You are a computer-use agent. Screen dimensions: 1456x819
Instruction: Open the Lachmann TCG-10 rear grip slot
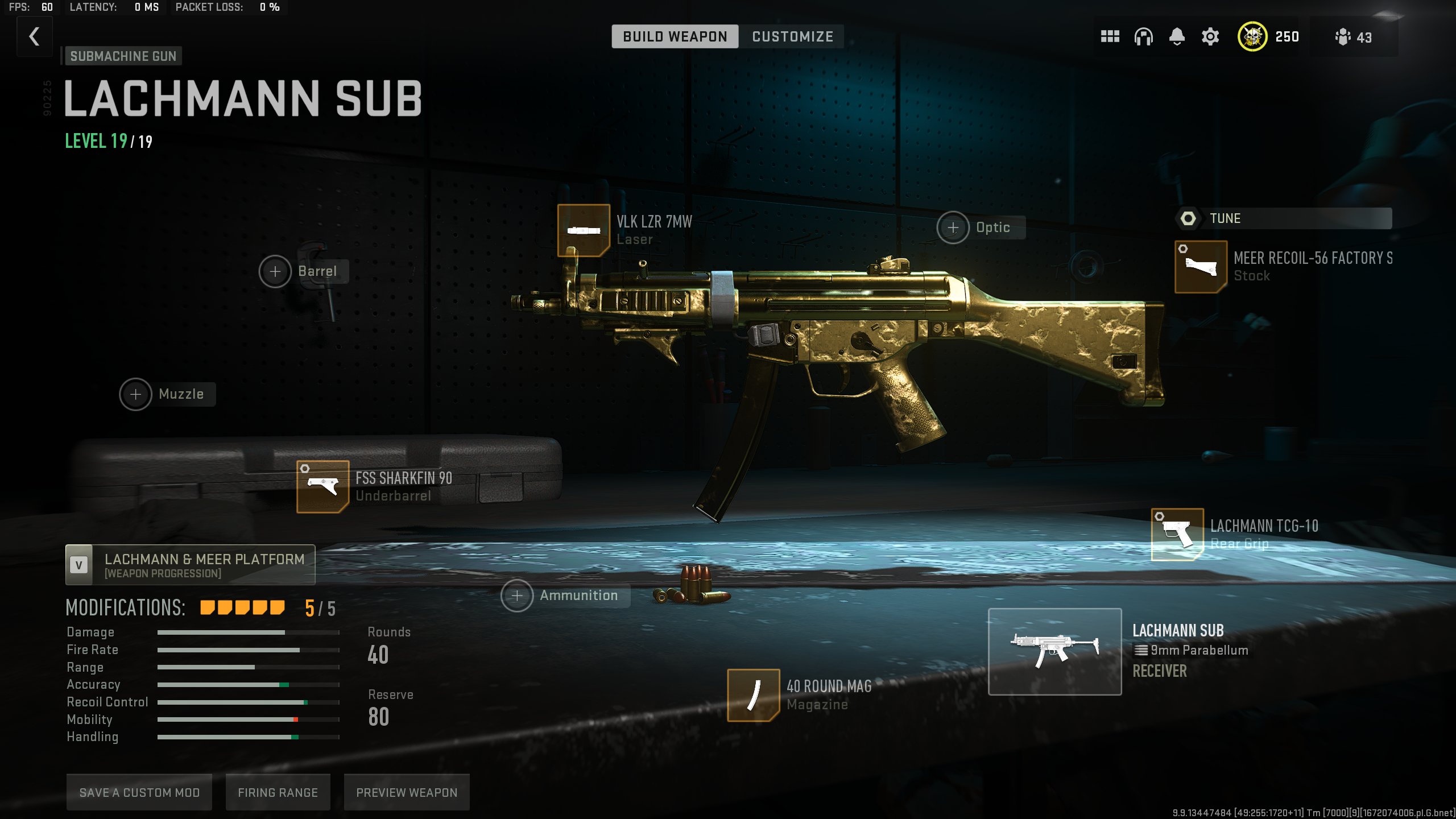[1177, 534]
